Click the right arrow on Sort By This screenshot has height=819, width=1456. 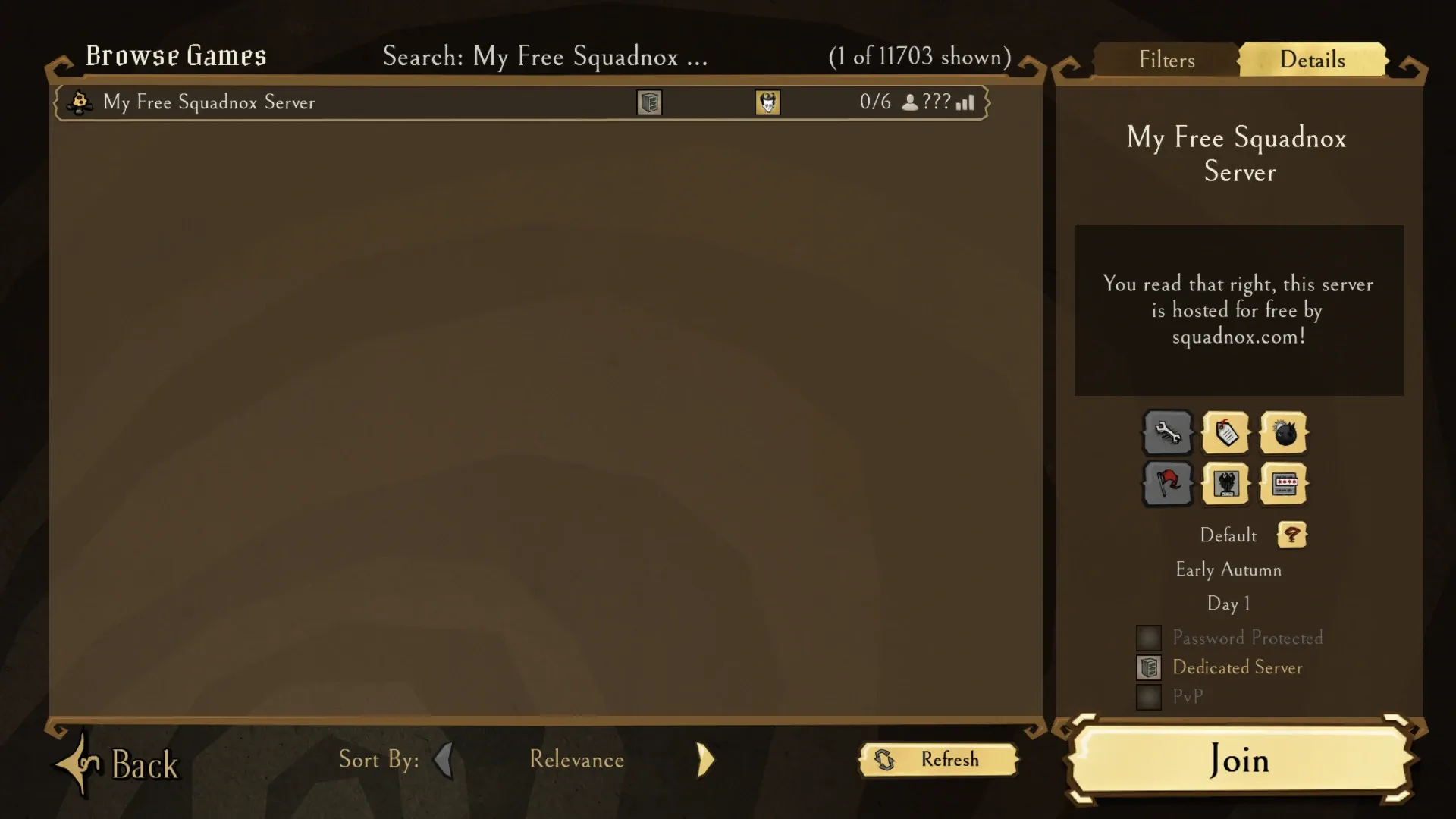coord(704,760)
